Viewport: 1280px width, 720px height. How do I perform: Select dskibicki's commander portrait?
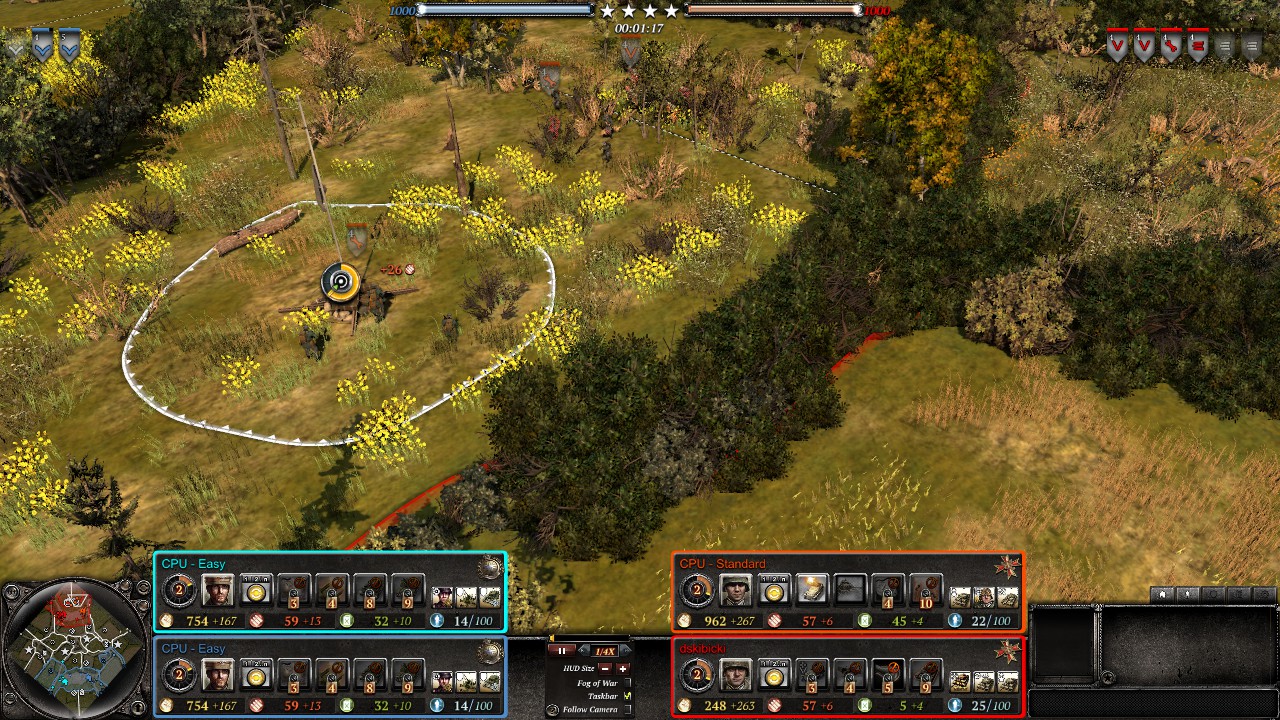pyautogui.click(x=735, y=677)
